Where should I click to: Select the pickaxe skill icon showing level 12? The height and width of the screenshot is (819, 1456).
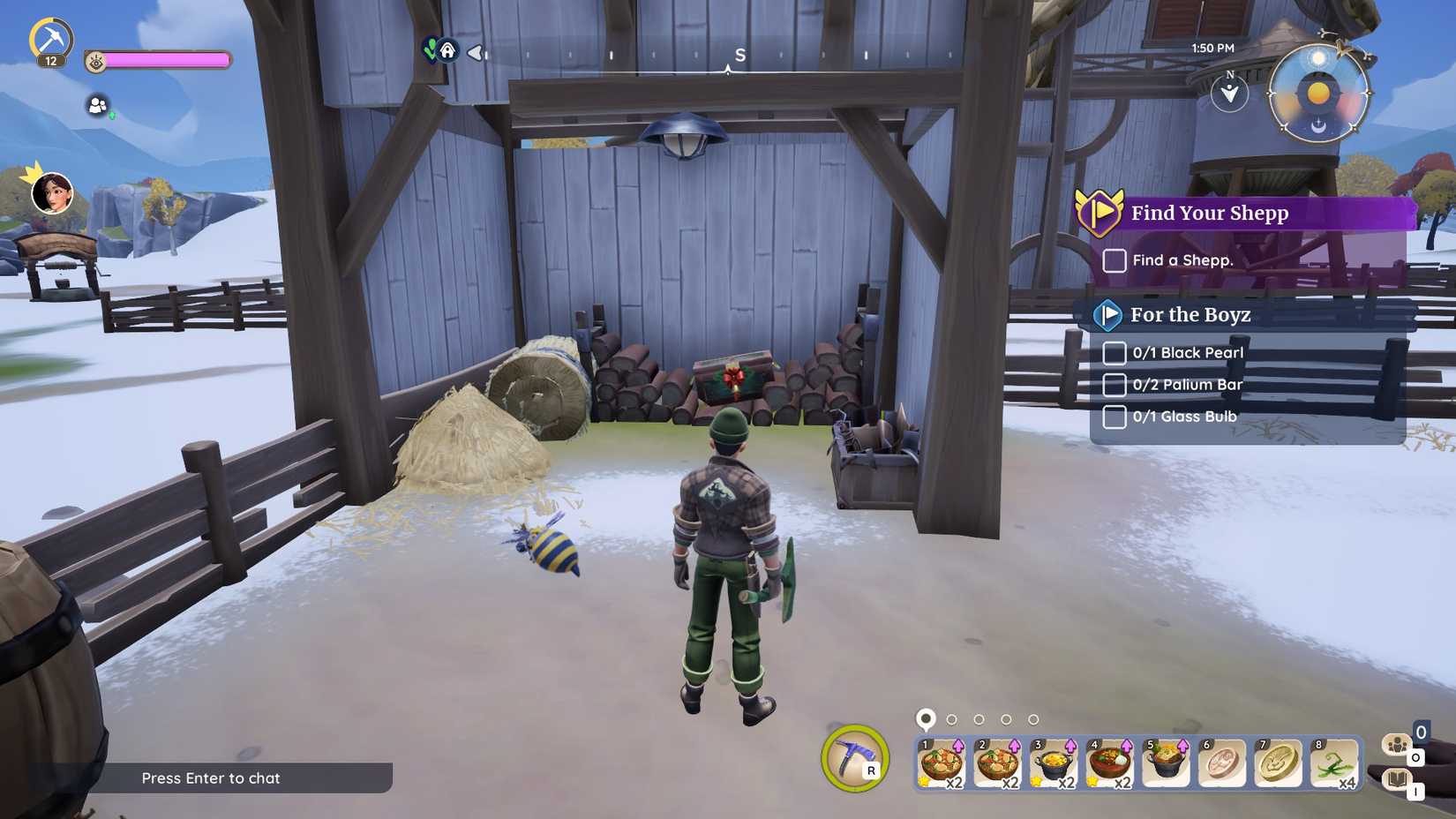53,37
